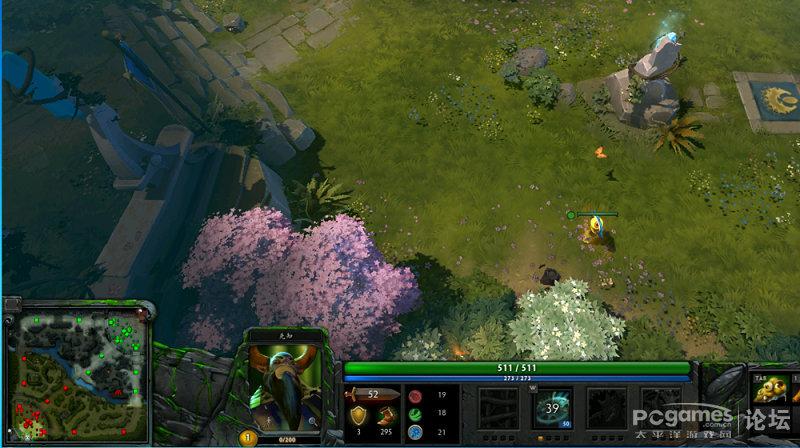The height and width of the screenshot is (448, 800).
Task: Use the yellow courier item icon
Action: (x=768, y=386)
